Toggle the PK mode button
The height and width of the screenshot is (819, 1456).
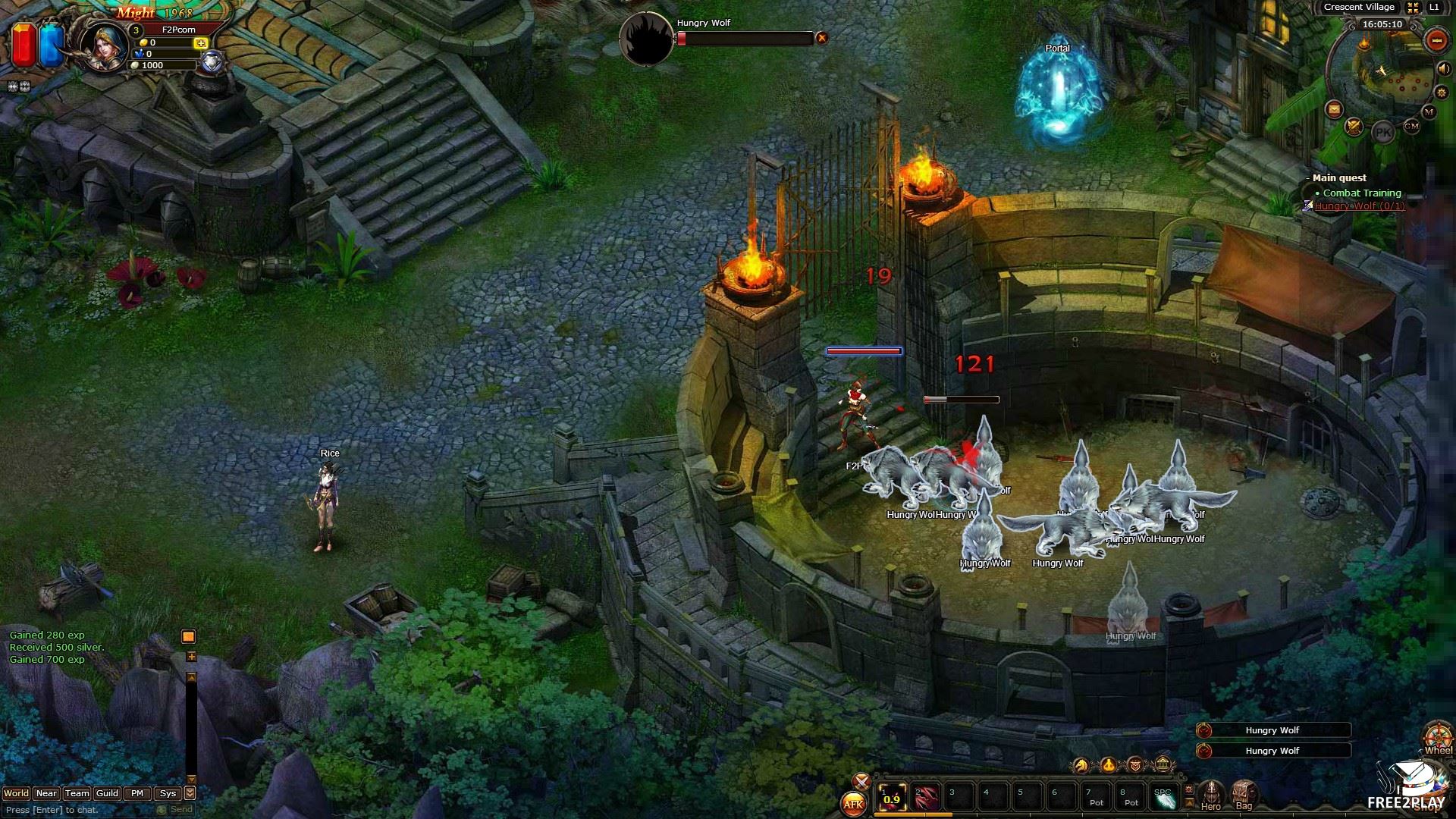click(x=1383, y=132)
